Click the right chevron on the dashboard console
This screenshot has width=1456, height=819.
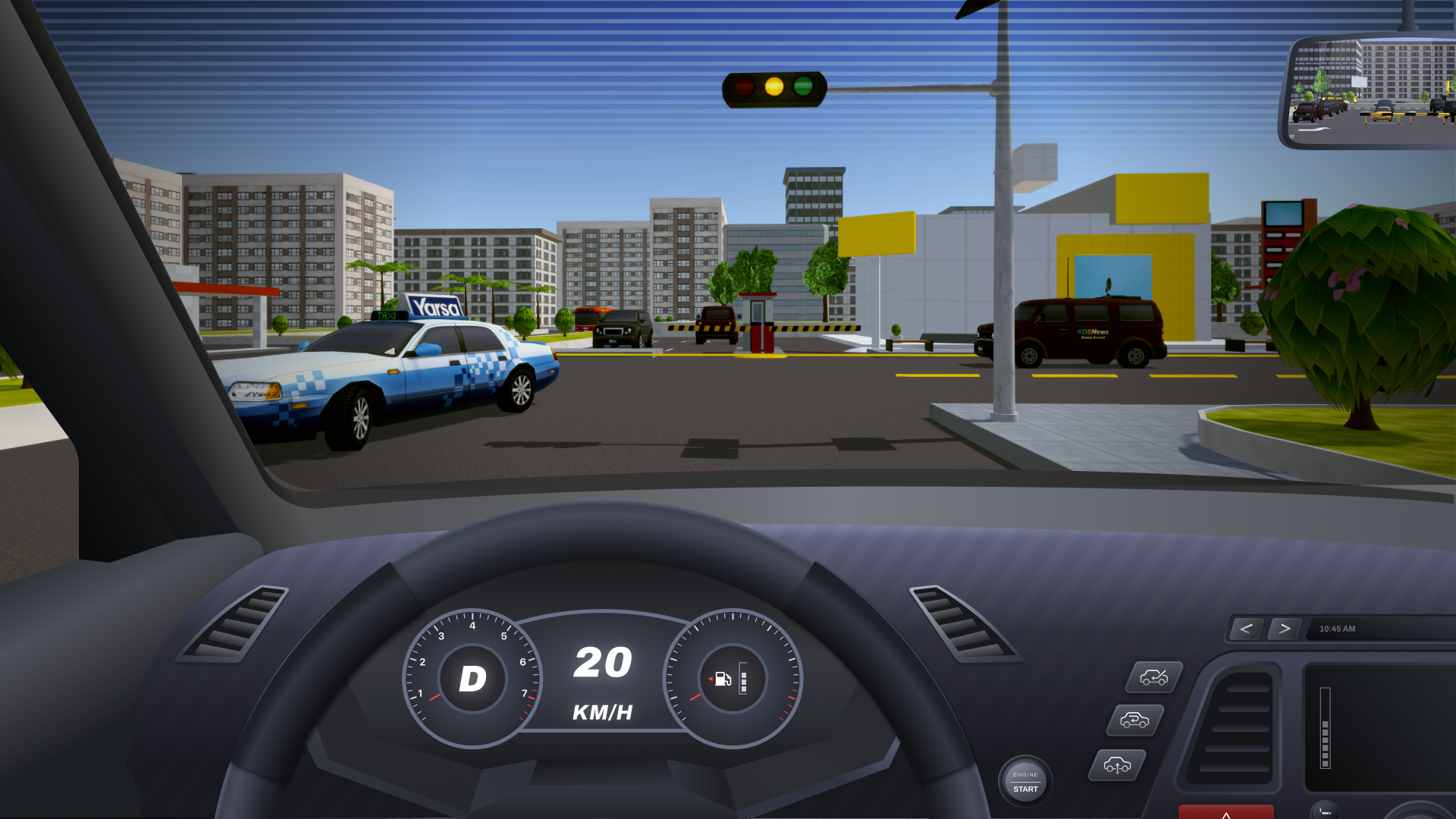[1285, 628]
